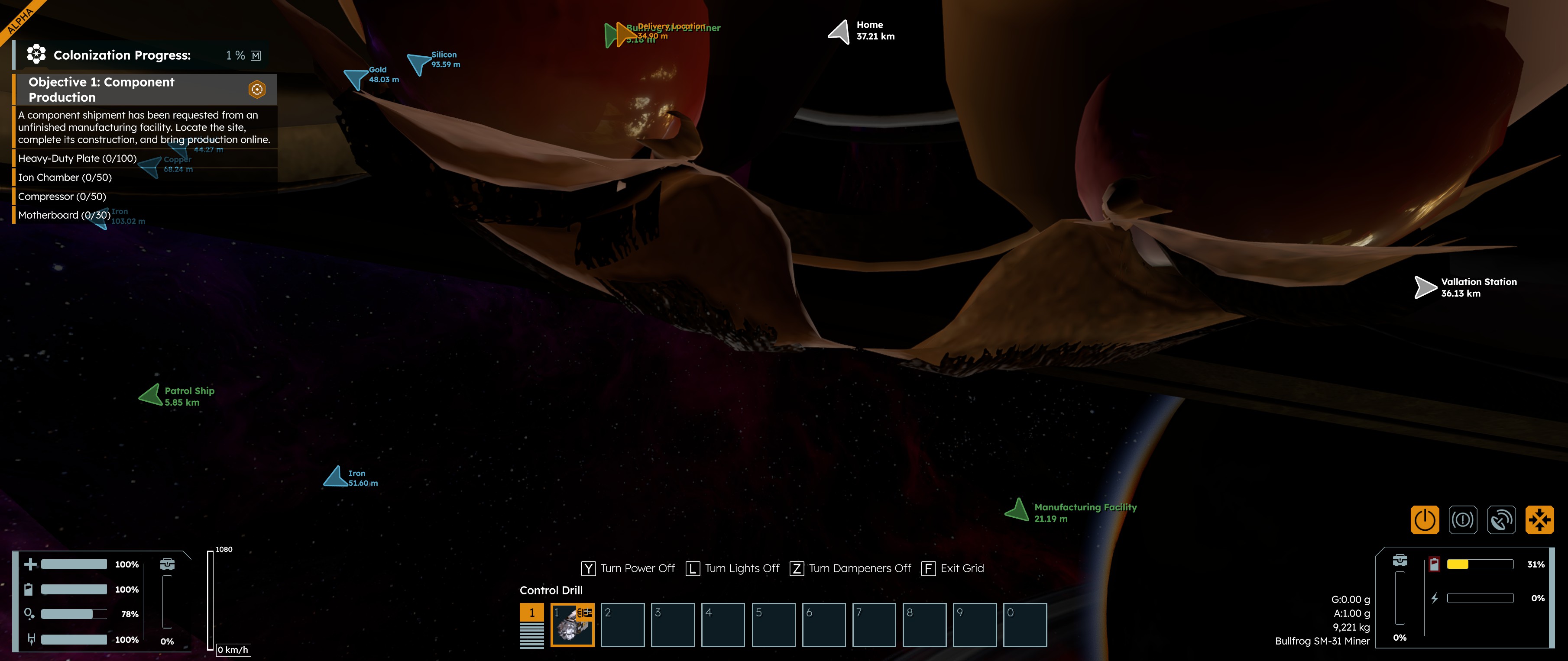
Task: Select the Vallation Station waypoint marker
Action: point(1425,287)
